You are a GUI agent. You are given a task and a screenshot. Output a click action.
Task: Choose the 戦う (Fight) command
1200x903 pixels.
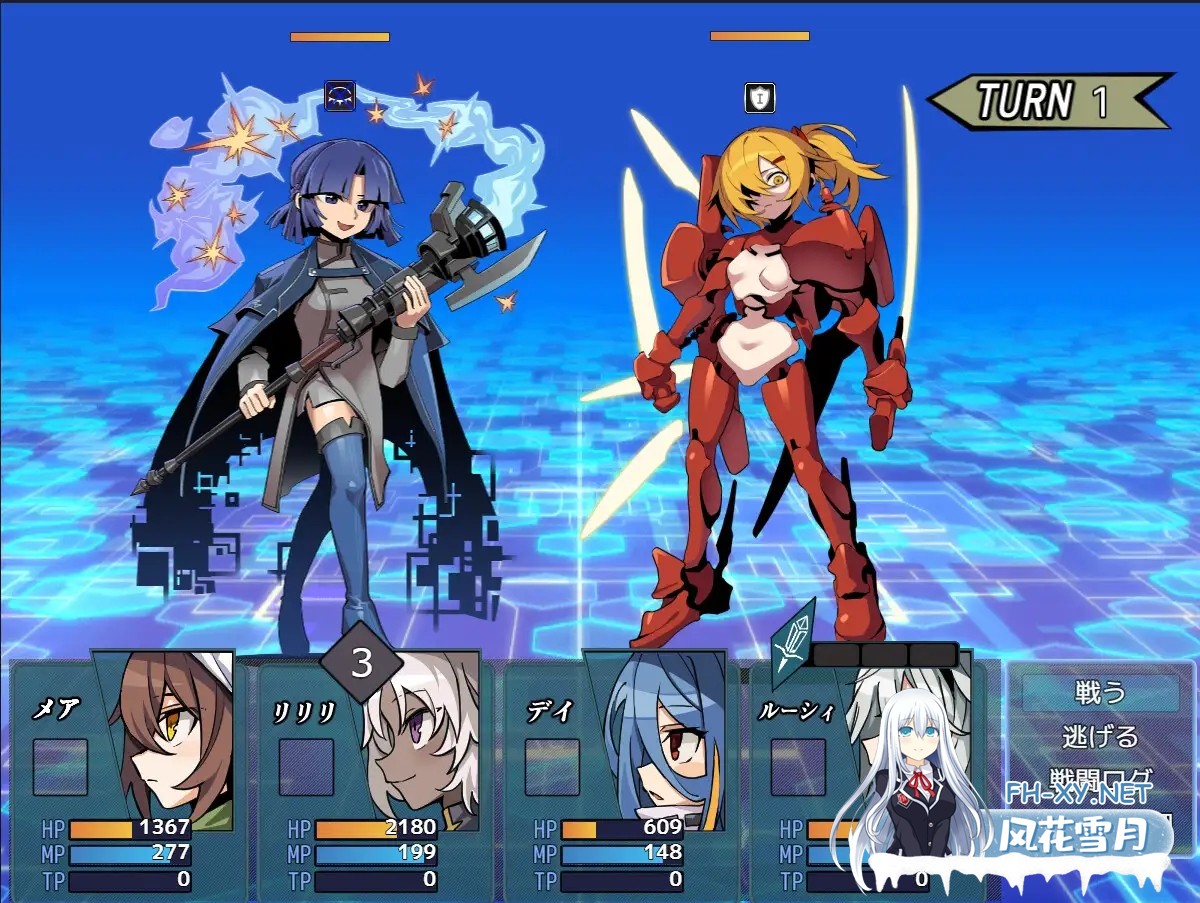1099,692
